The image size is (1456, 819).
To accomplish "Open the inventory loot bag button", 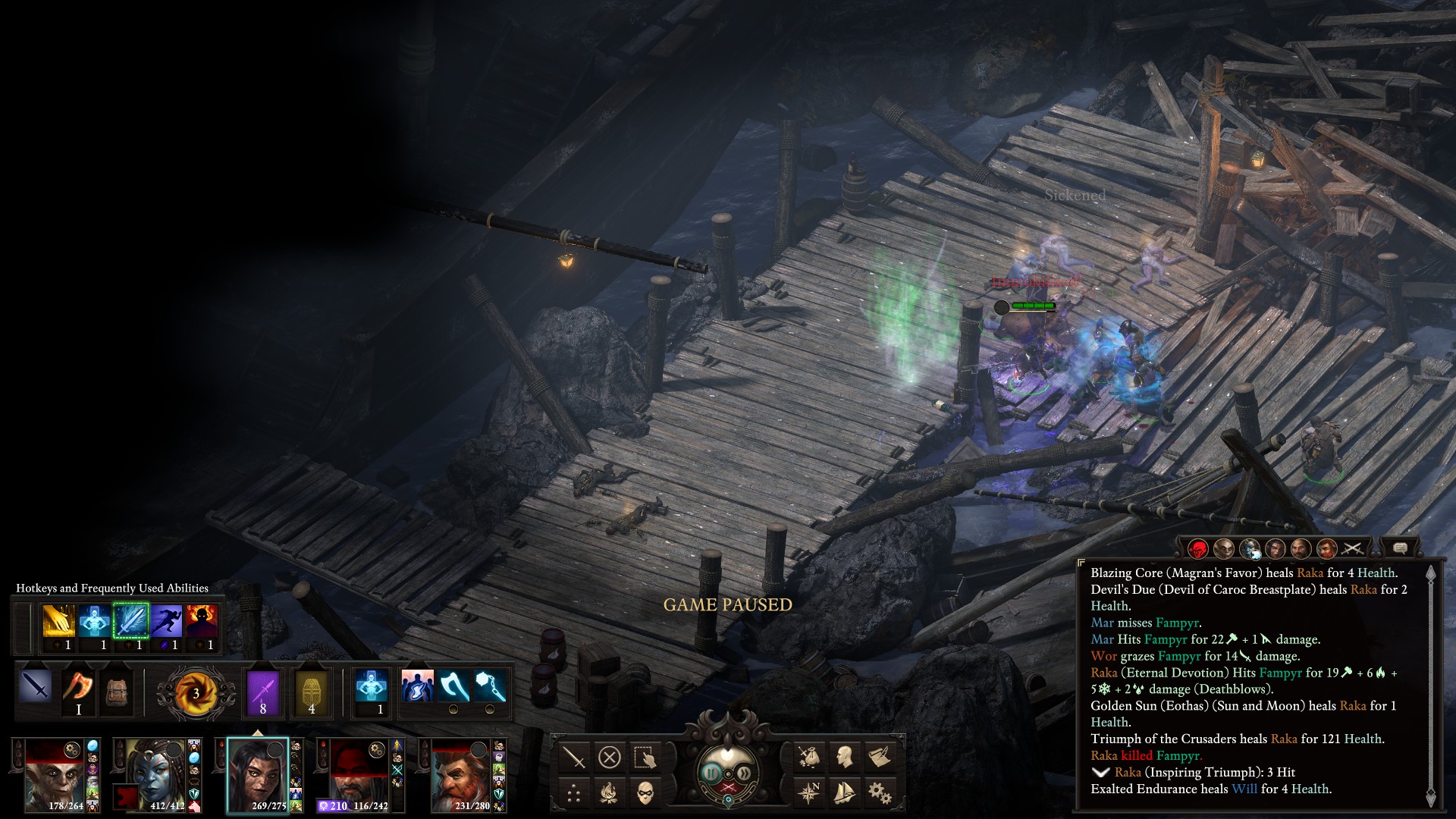I will pyautogui.click(x=809, y=757).
